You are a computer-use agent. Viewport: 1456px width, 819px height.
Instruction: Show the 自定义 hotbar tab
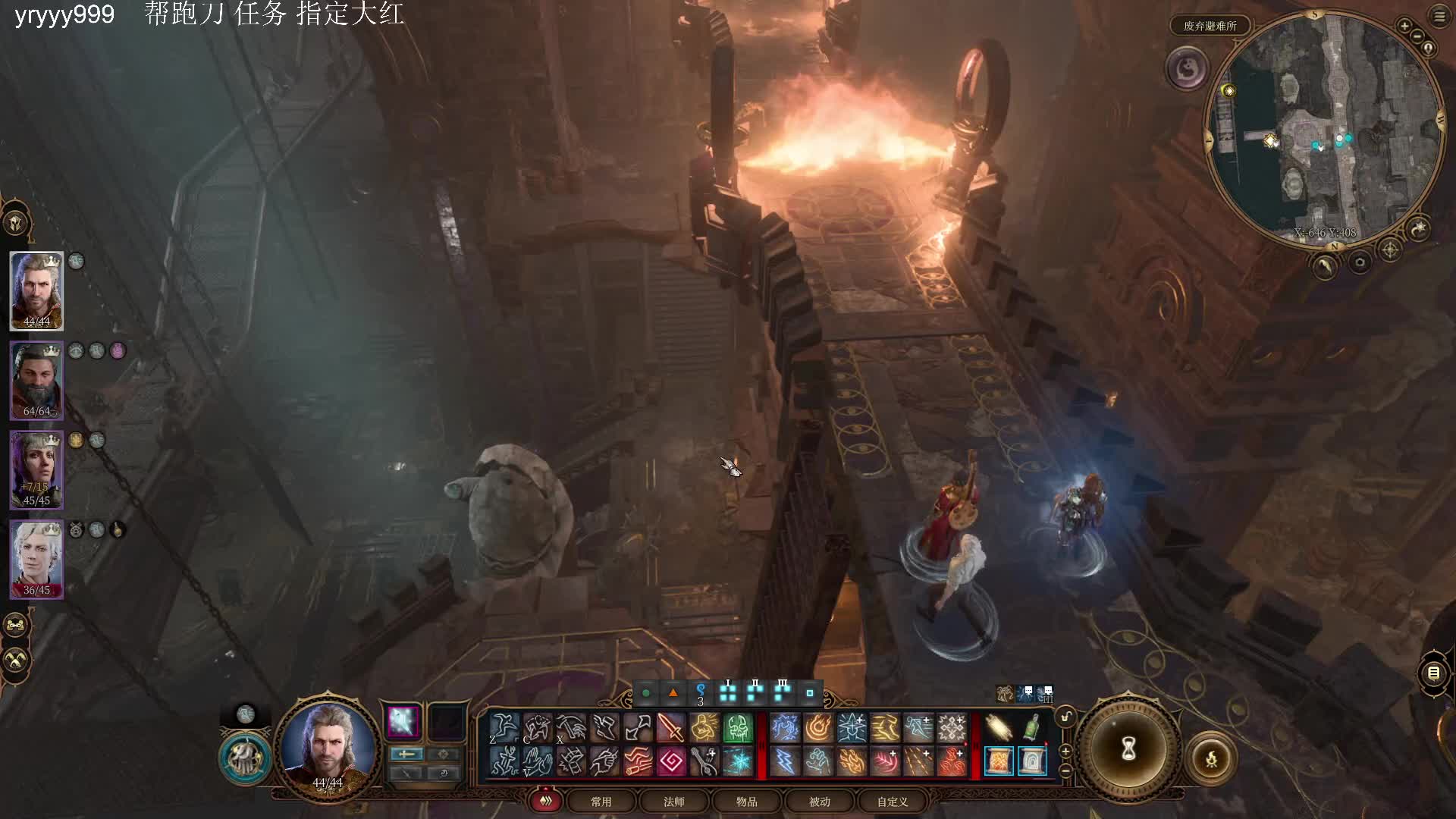(892, 802)
